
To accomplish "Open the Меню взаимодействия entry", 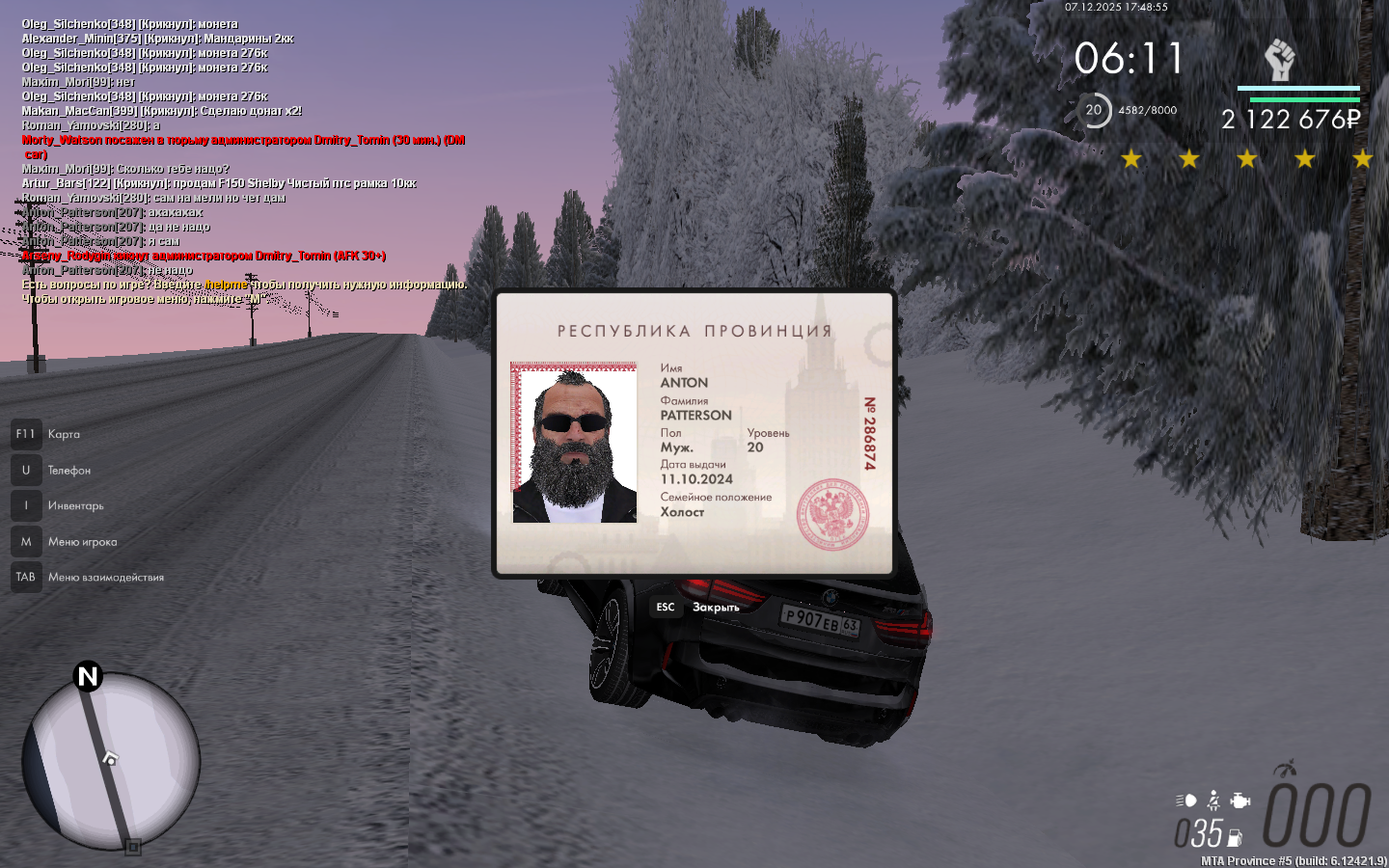I will pyautogui.click(x=105, y=578).
